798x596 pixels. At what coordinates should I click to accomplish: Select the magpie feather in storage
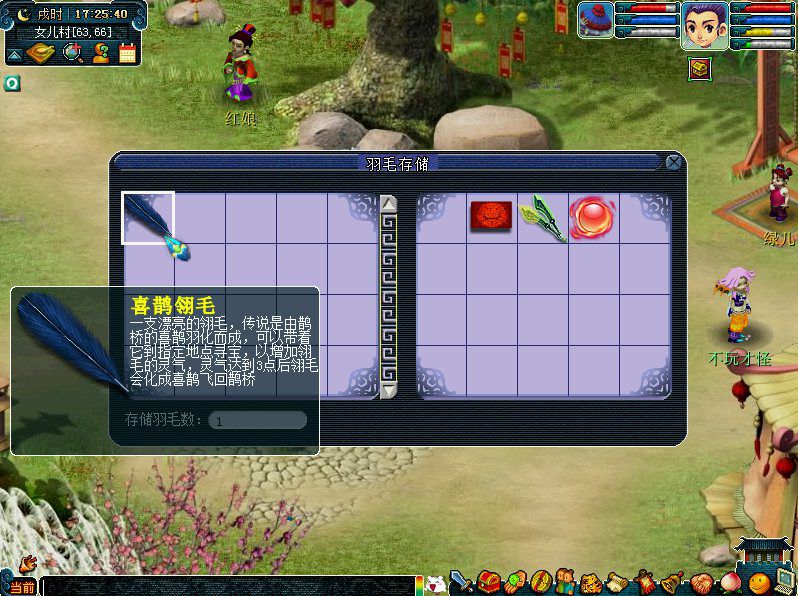148,218
